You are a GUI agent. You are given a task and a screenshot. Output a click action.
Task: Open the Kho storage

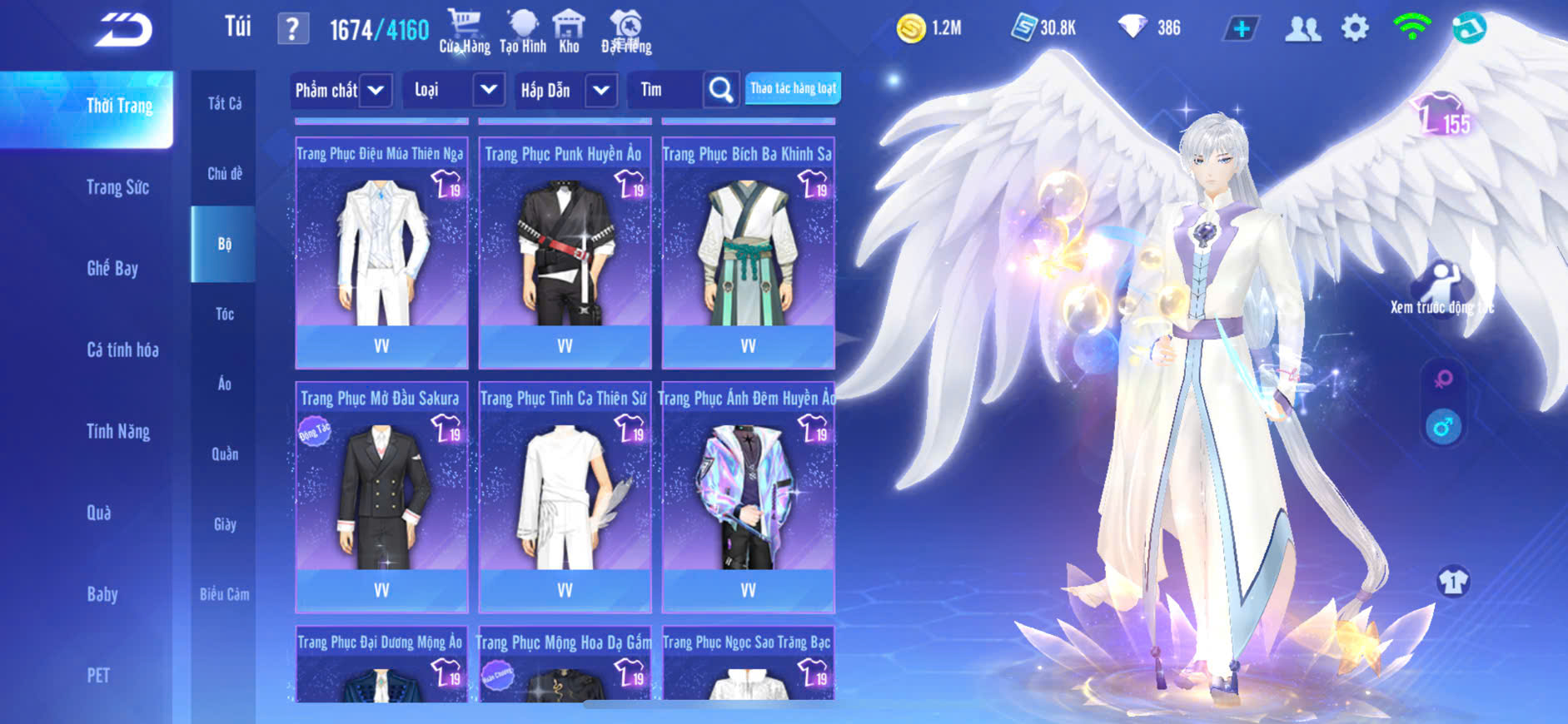click(569, 32)
